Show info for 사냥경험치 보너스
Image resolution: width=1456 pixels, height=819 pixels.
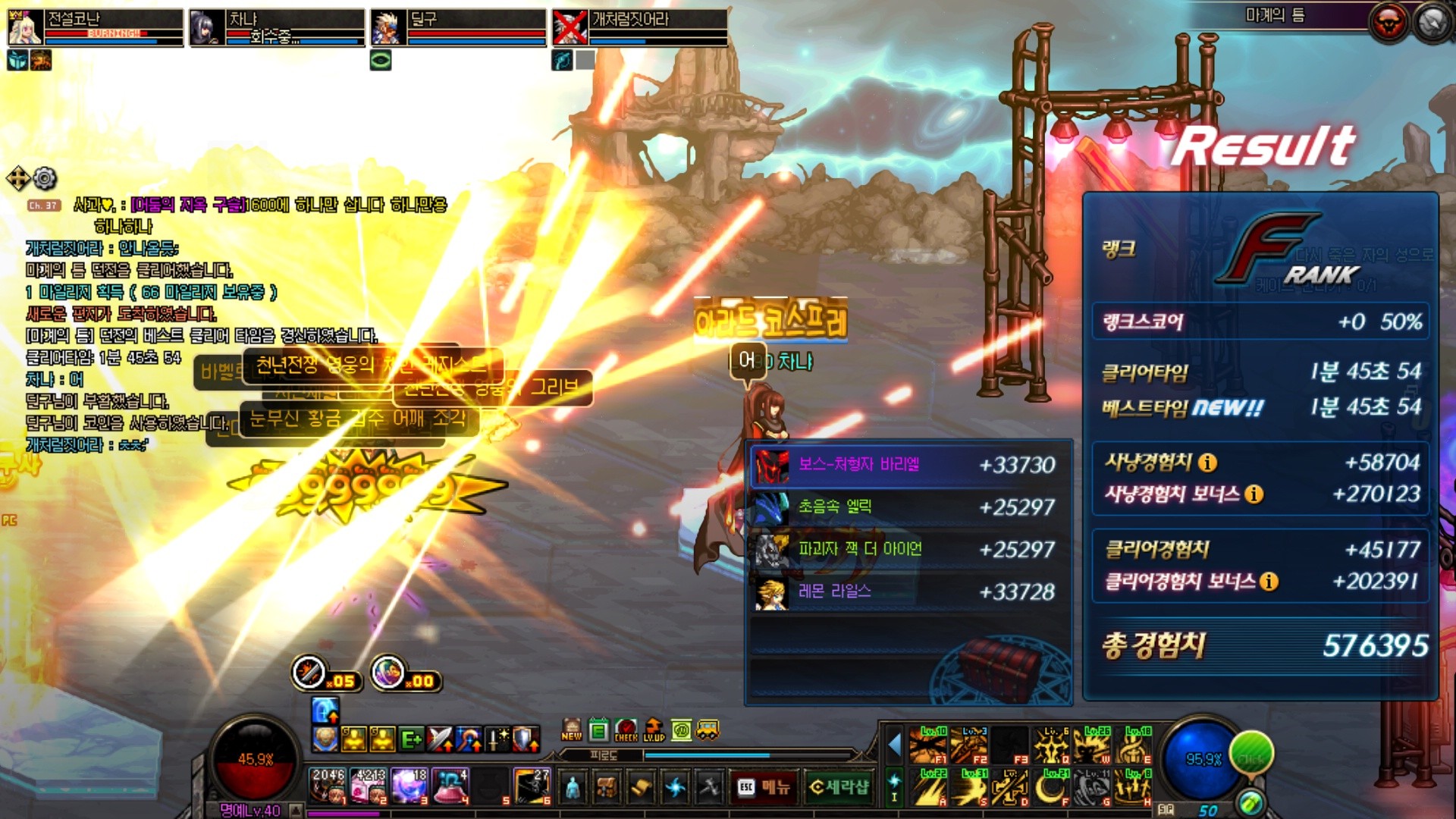pos(1254,494)
